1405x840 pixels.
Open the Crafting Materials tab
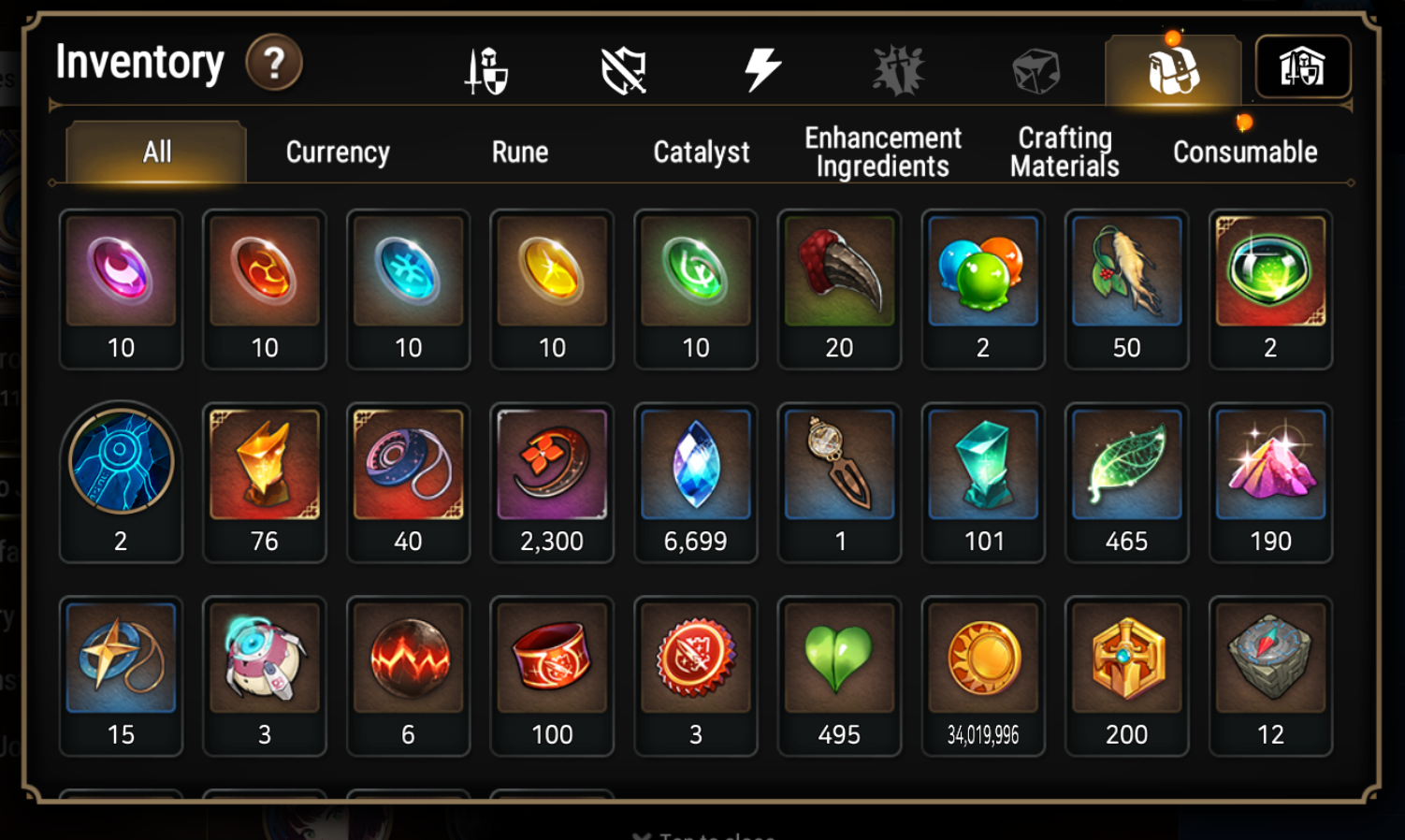(x=1064, y=150)
